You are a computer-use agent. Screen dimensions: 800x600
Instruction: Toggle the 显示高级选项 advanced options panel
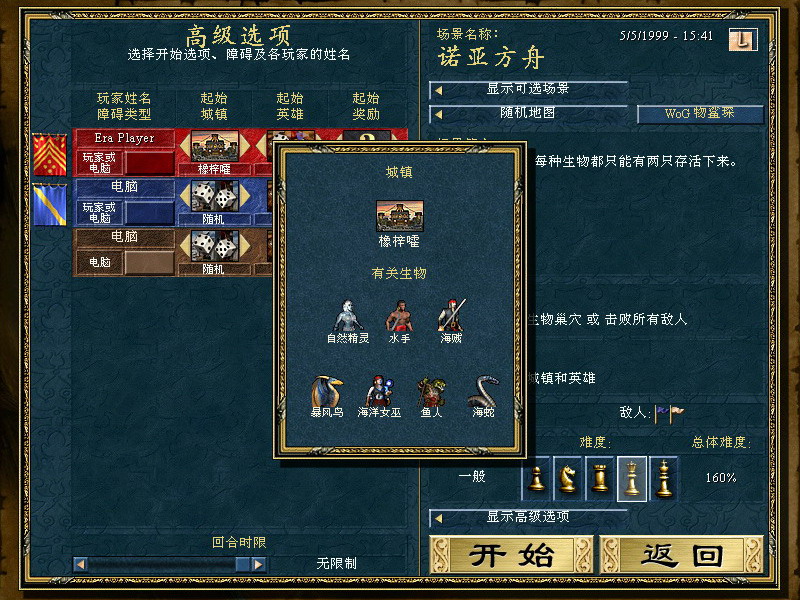tap(528, 517)
